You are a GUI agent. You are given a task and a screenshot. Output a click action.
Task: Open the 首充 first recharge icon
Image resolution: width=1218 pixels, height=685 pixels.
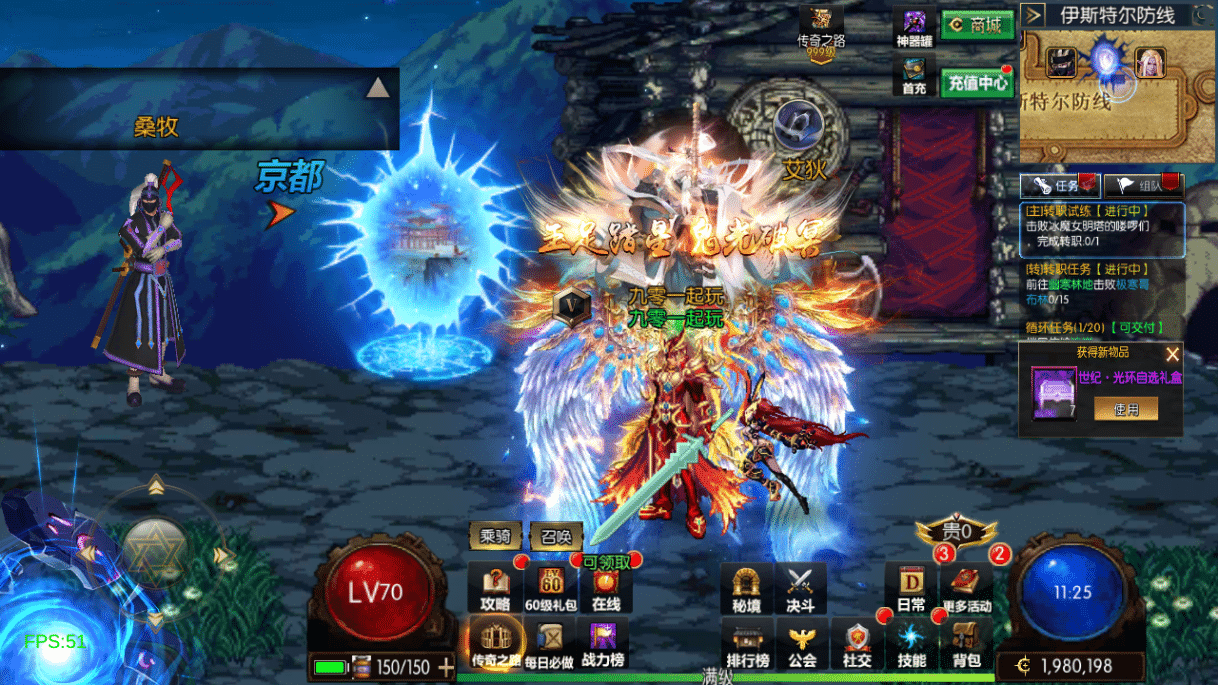tap(914, 75)
